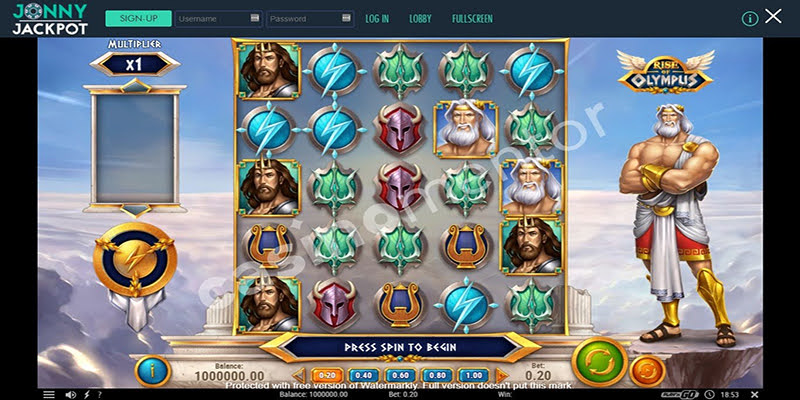Switch to FULLSCREEN mode
Viewport: 800px width, 400px height.
[x=470, y=18]
